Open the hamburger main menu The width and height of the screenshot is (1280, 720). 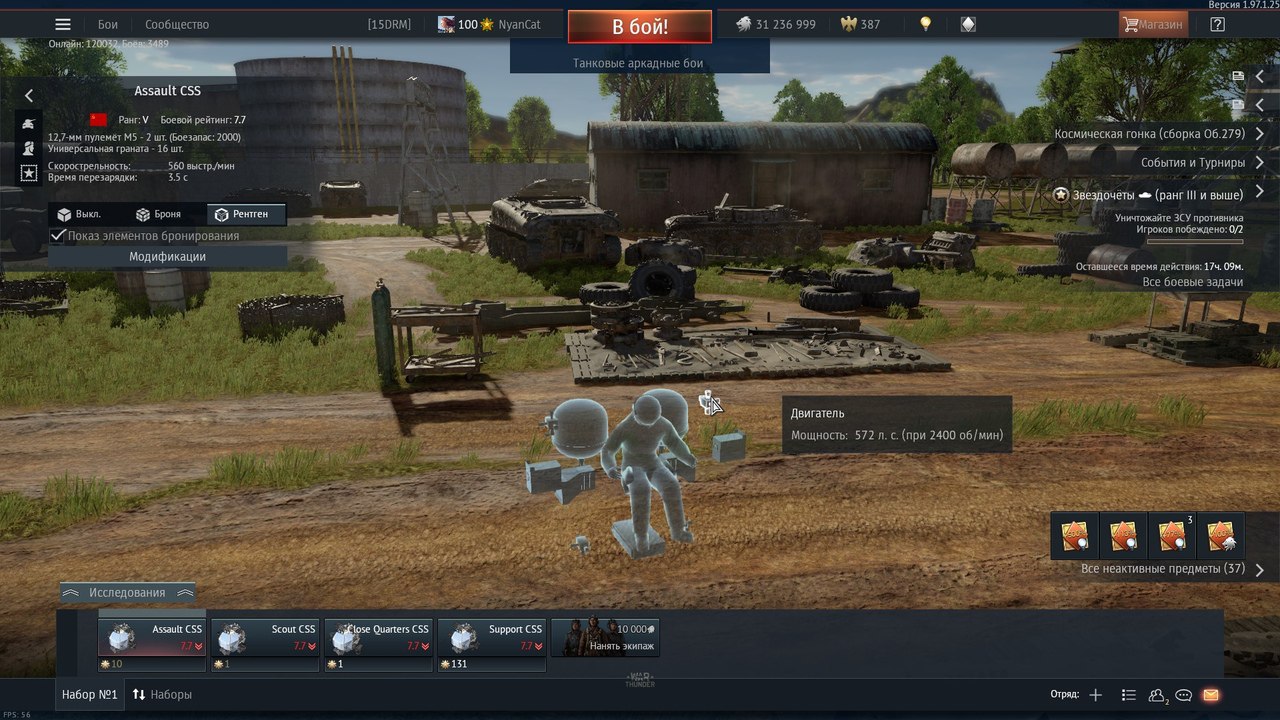(x=63, y=24)
